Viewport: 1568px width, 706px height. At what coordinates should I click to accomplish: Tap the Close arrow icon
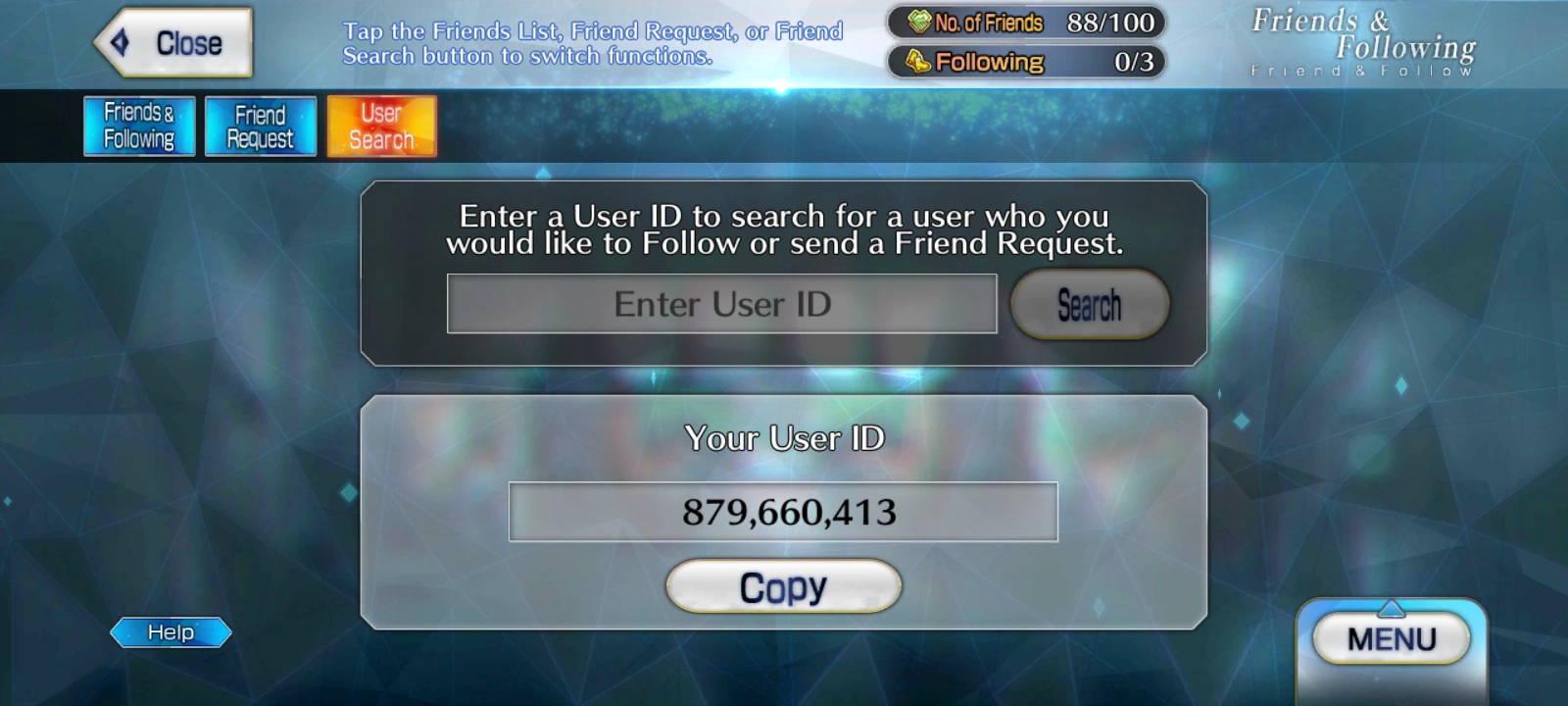(x=120, y=40)
